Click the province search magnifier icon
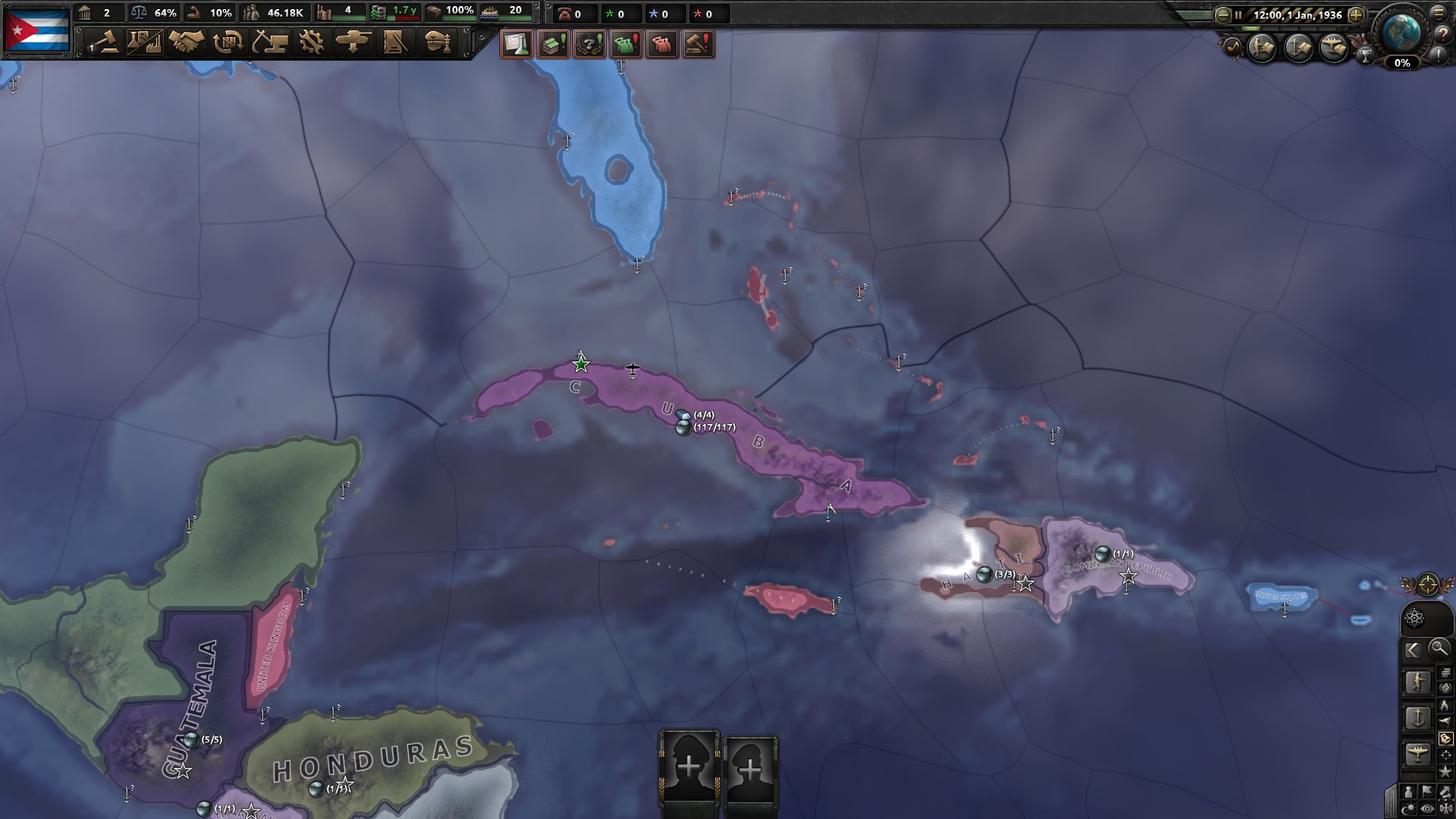The height and width of the screenshot is (819, 1456). click(x=1439, y=648)
